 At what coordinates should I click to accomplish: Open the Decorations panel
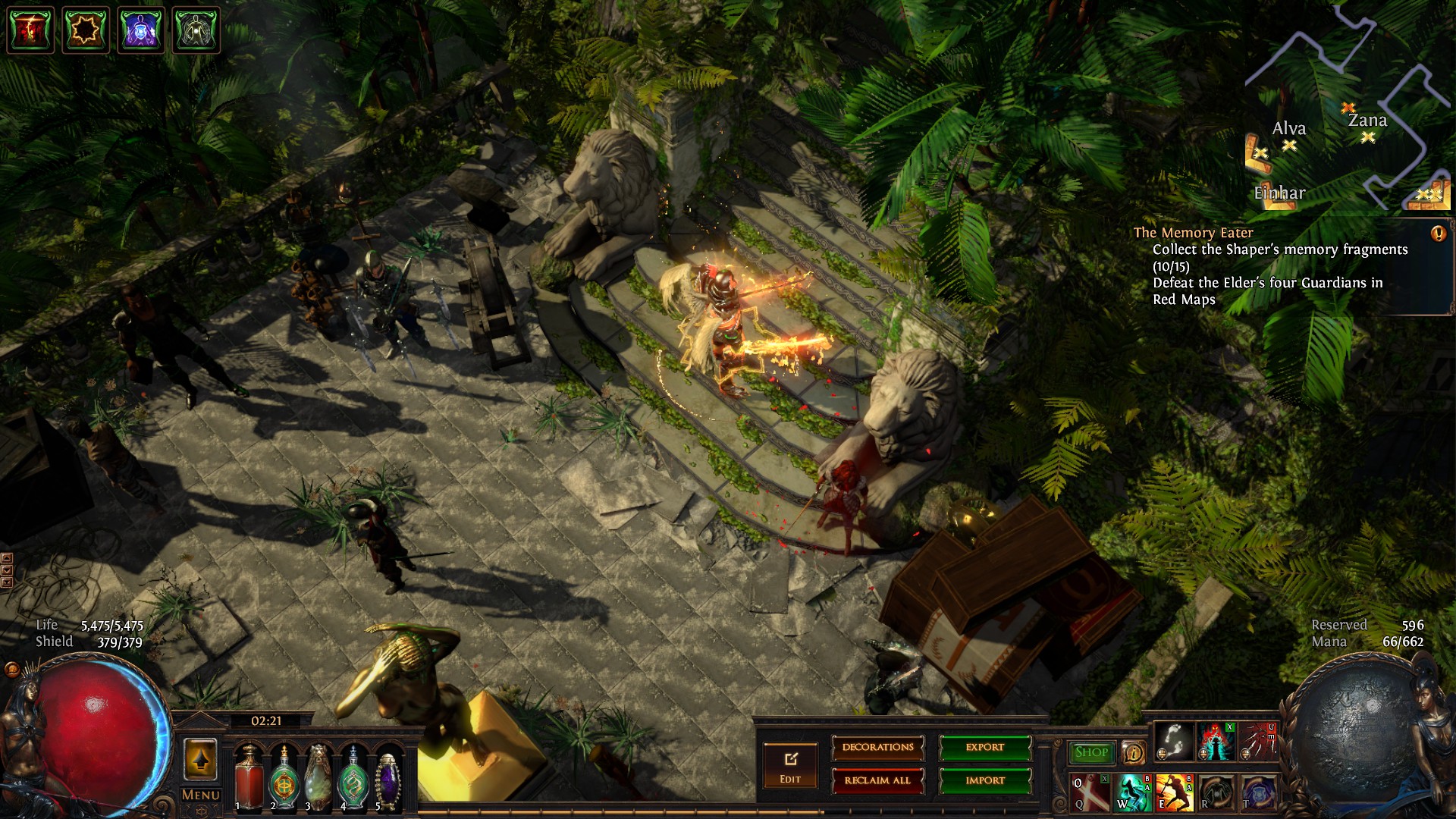click(x=877, y=748)
